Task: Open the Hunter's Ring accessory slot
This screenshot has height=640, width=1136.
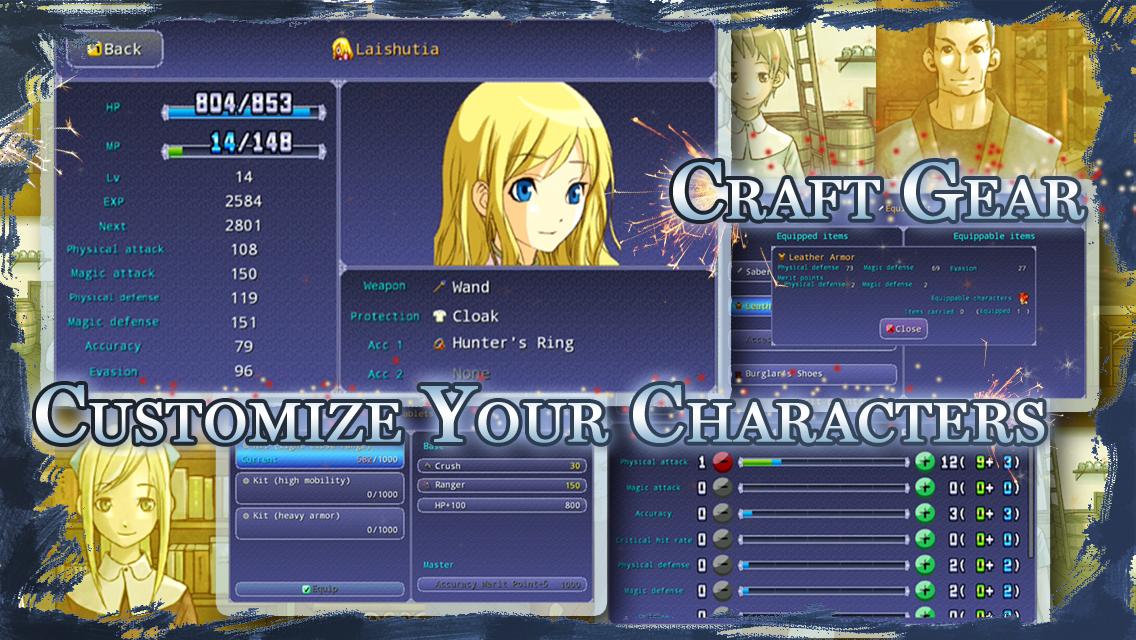Action: tap(512, 343)
